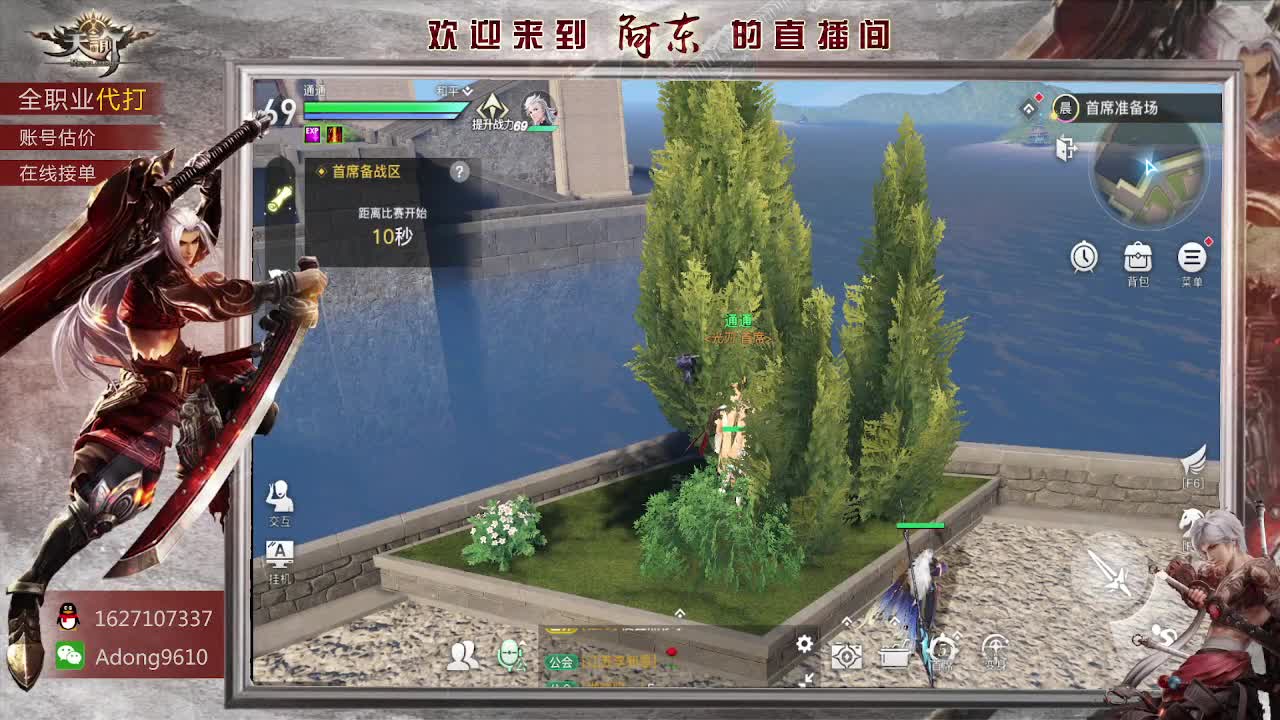Click the alarm clock icon near minimap

[1085, 258]
